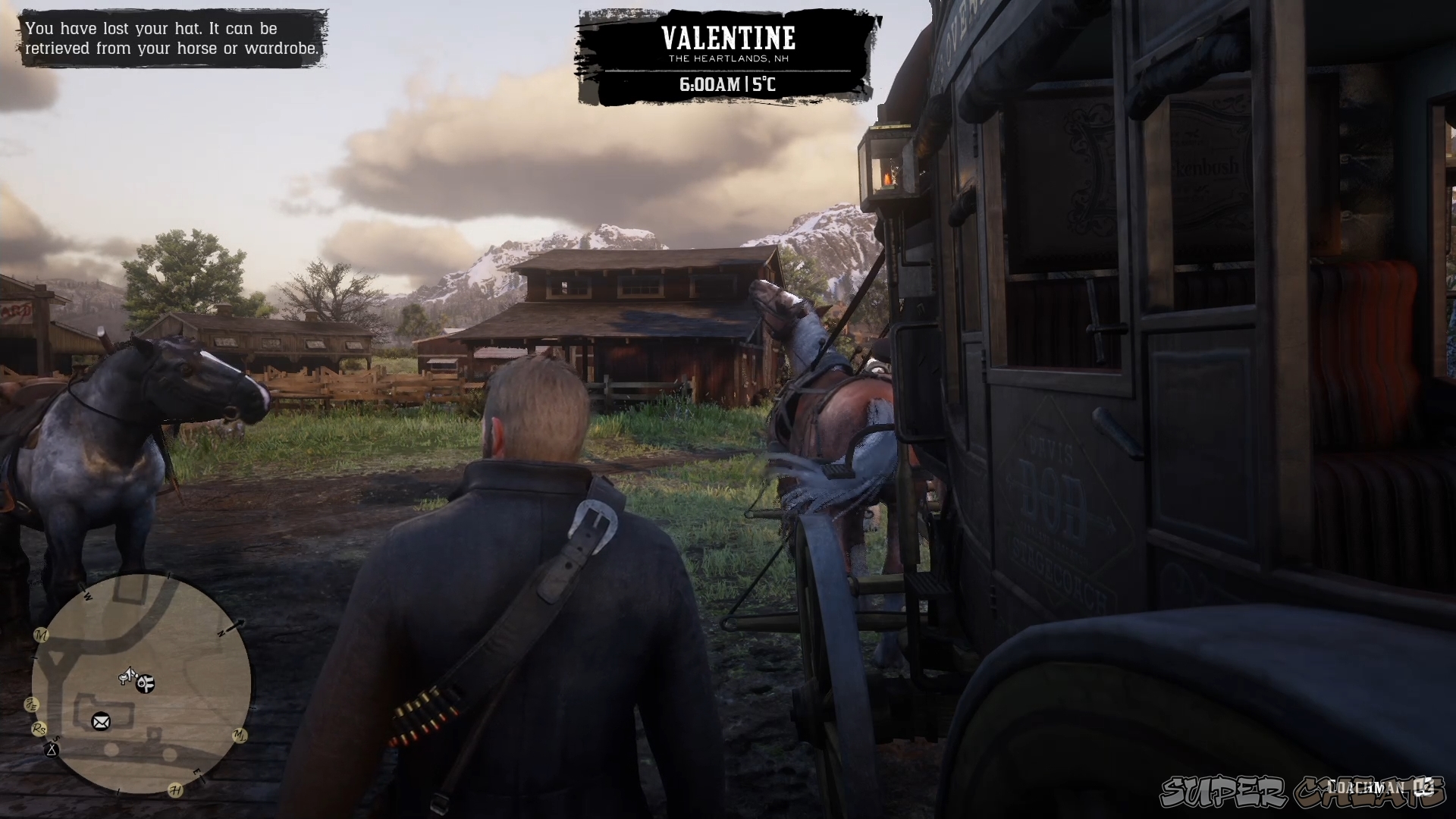Click the 6:00AM time and temperature display
The width and height of the screenshot is (1456, 819).
(x=728, y=85)
